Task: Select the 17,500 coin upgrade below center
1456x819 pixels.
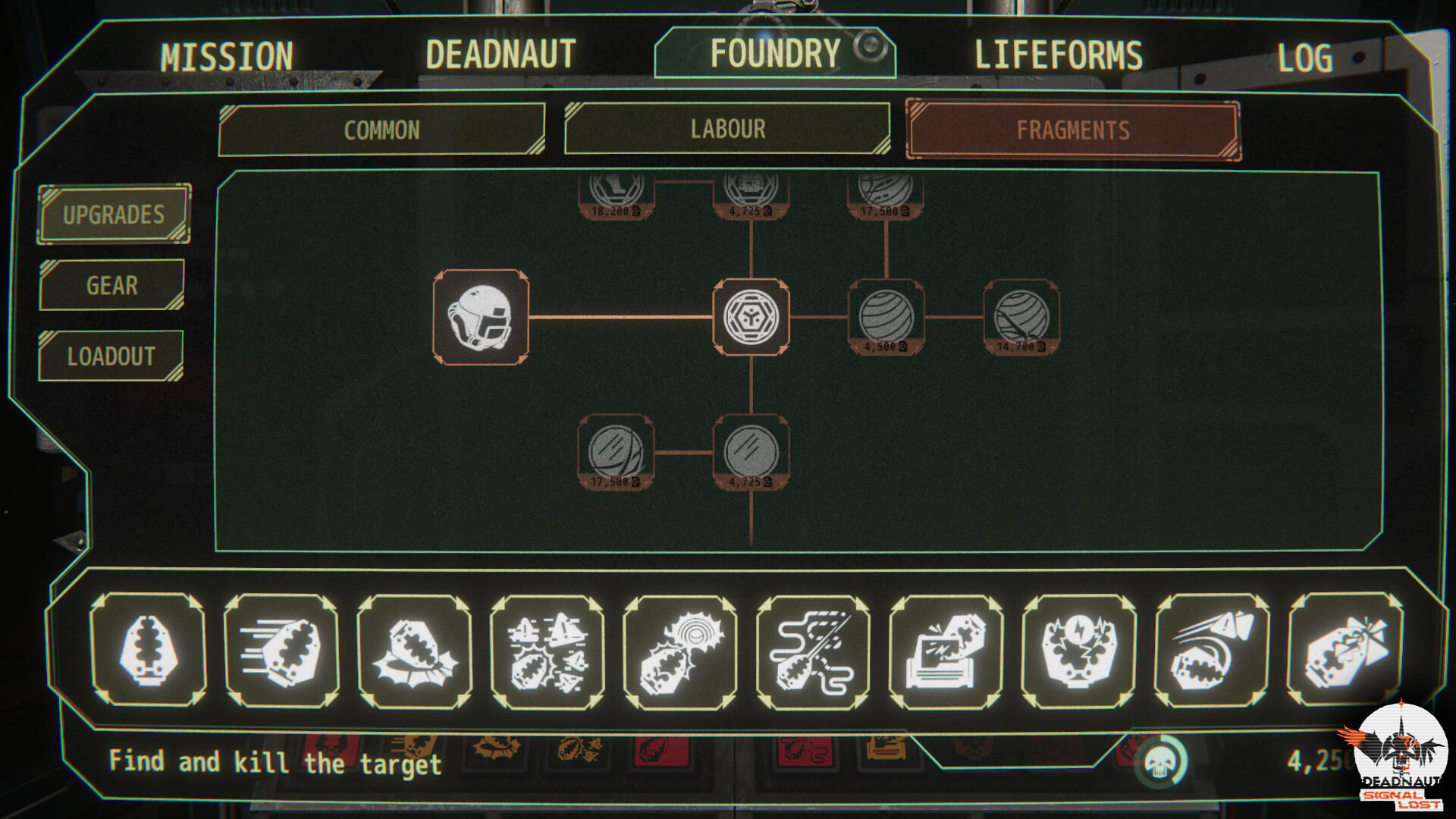Action: [617, 453]
